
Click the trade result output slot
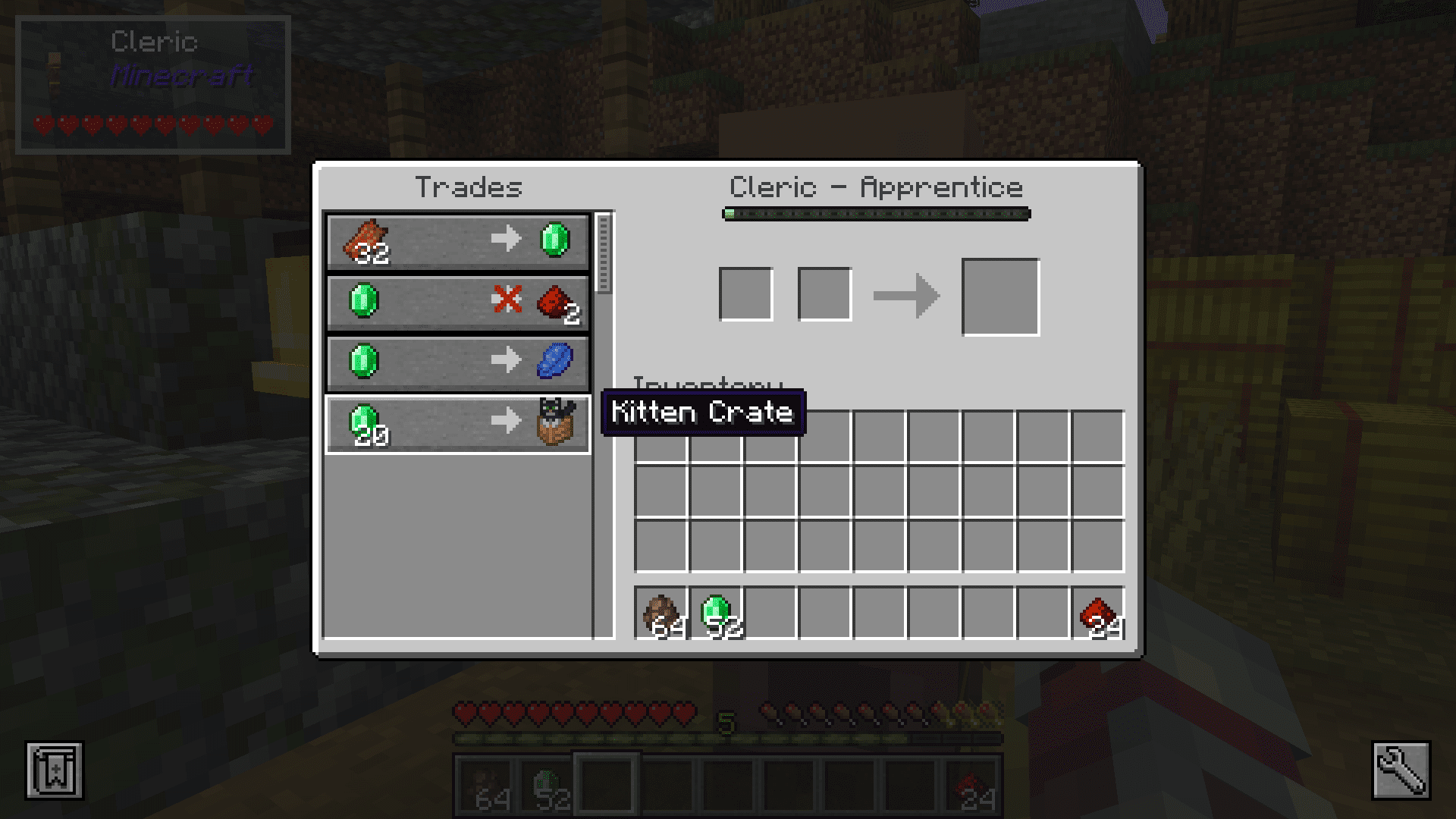tap(1000, 297)
